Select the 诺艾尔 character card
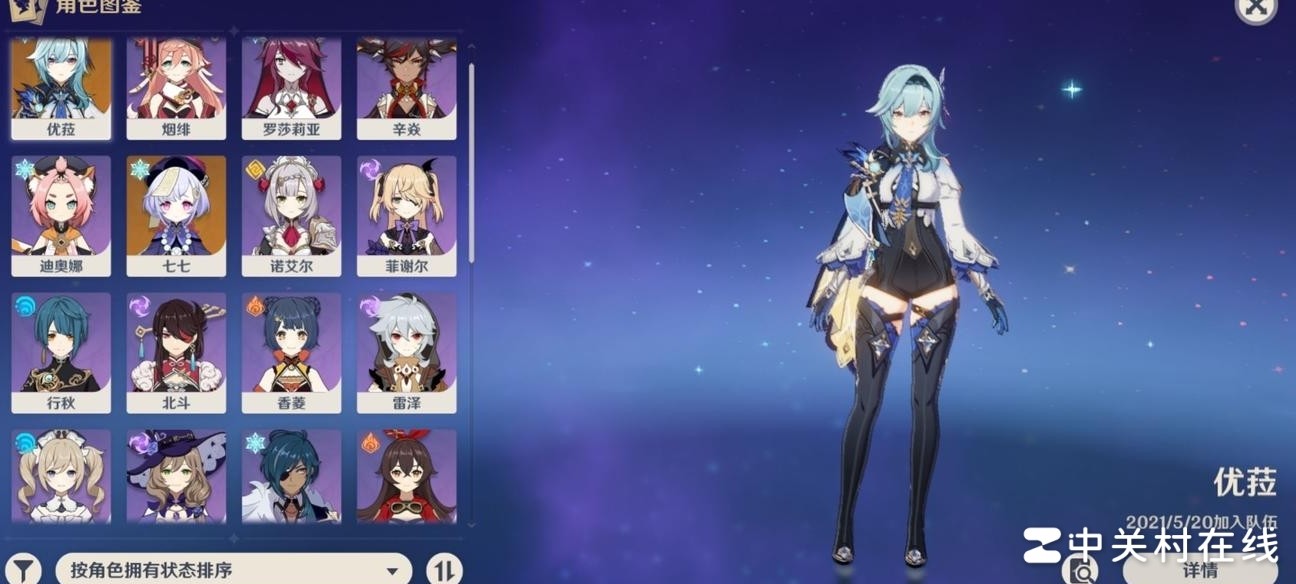The image size is (1296, 584). coord(291,215)
